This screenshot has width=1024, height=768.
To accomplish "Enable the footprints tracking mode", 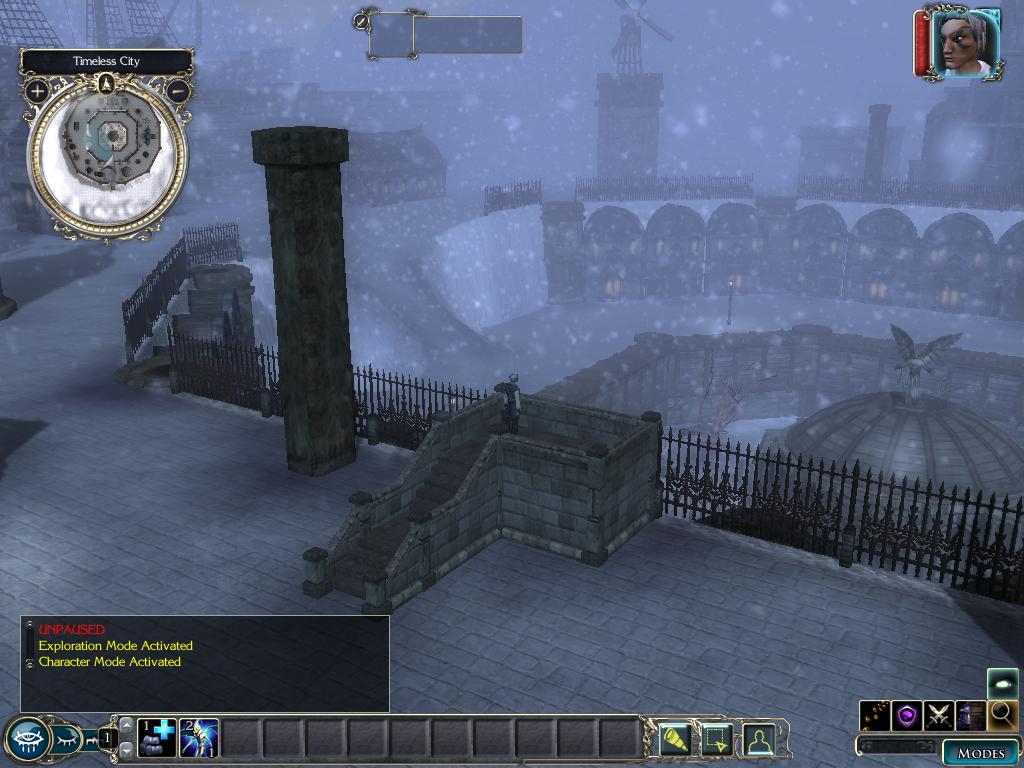I will click(x=875, y=714).
